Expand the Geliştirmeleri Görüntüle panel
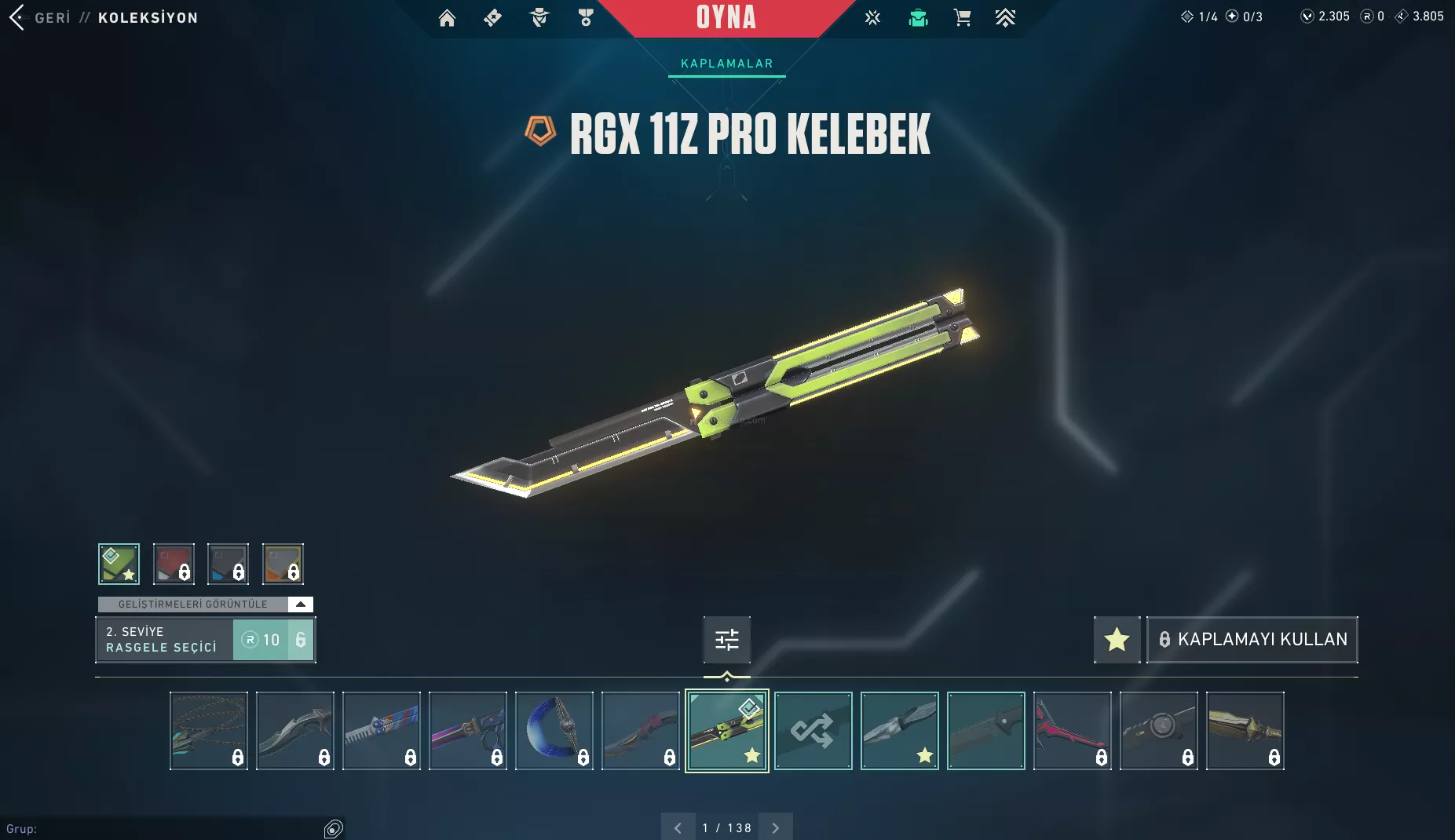This screenshot has height=840, width=1455. (x=300, y=604)
